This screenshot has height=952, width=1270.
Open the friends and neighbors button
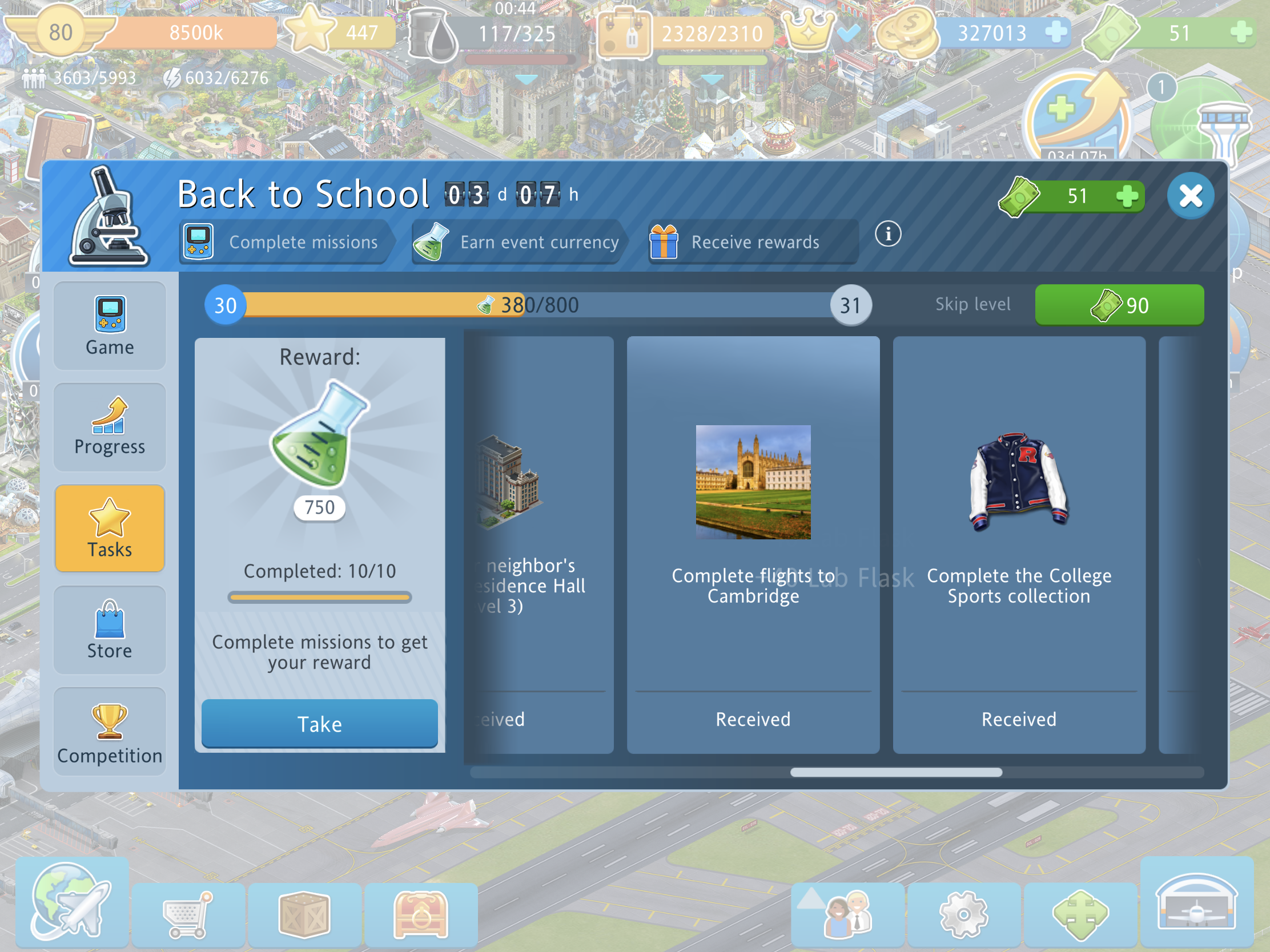(x=847, y=914)
